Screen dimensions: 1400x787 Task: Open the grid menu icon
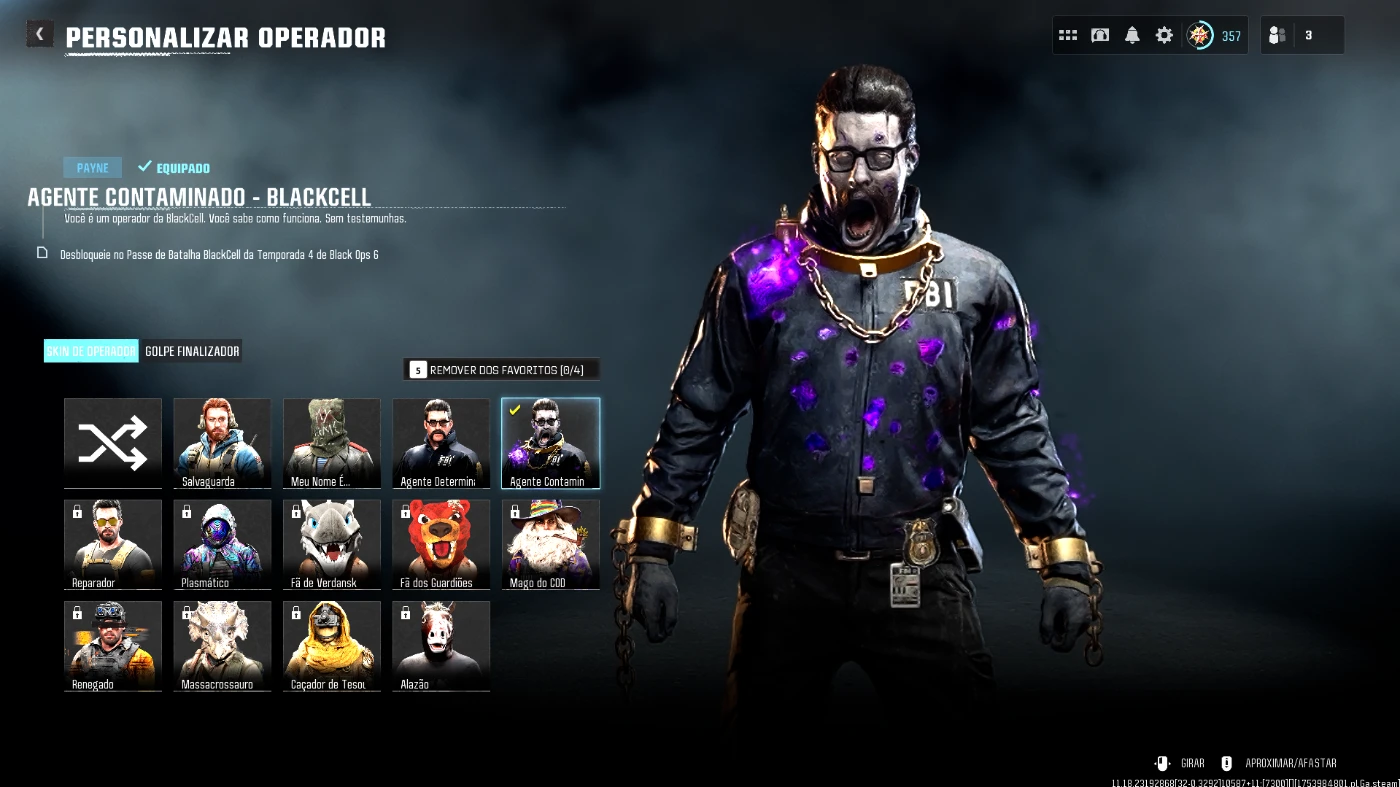[1068, 36]
